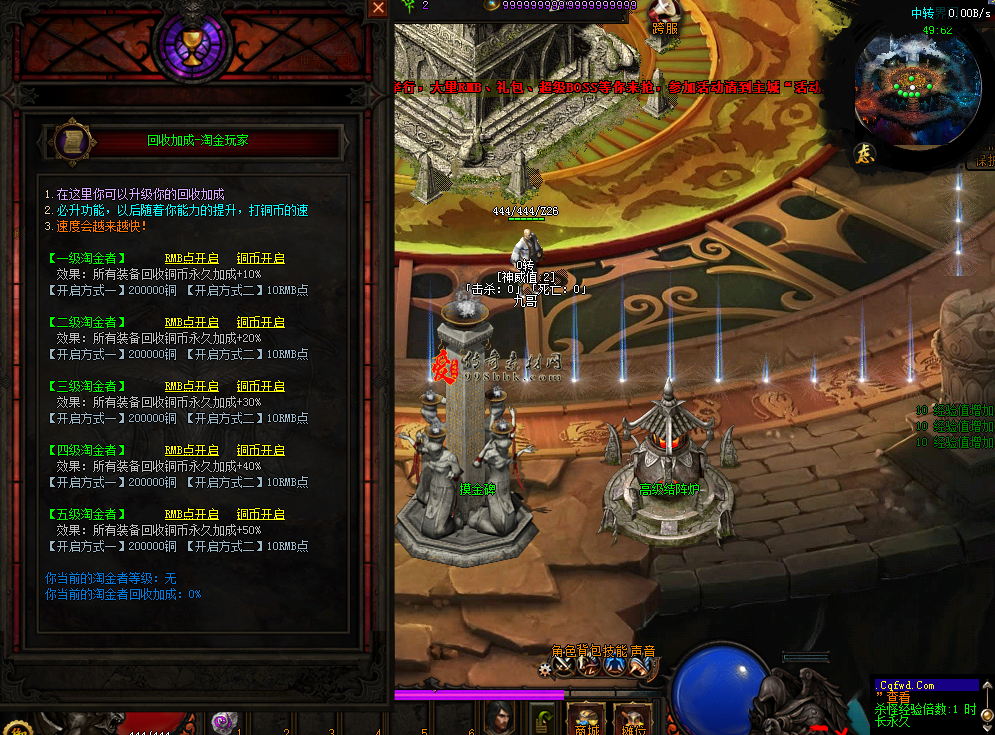Click the 查看 link in chat
The width and height of the screenshot is (995, 735).
898,698
